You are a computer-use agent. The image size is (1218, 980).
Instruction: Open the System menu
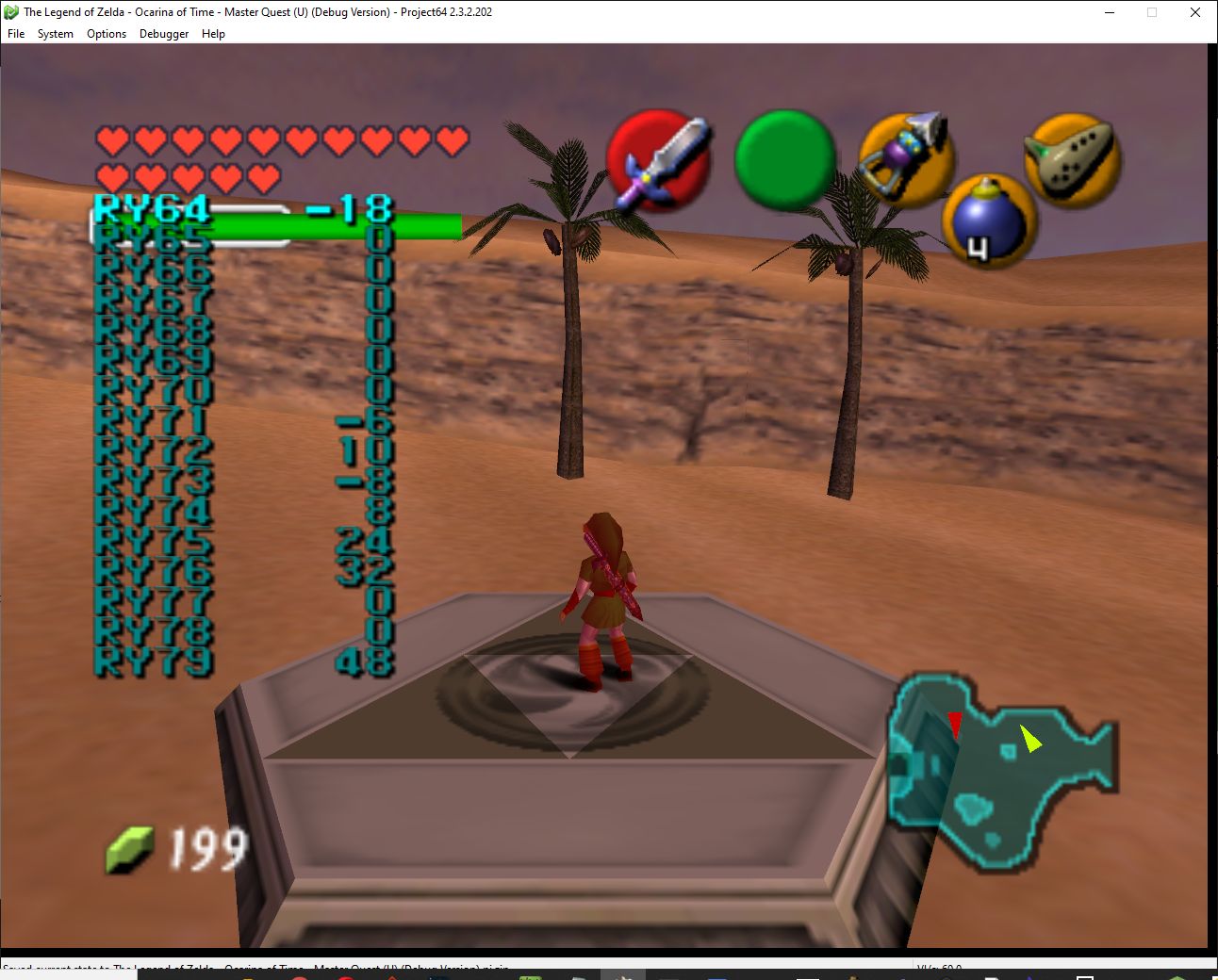(x=55, y=34)
